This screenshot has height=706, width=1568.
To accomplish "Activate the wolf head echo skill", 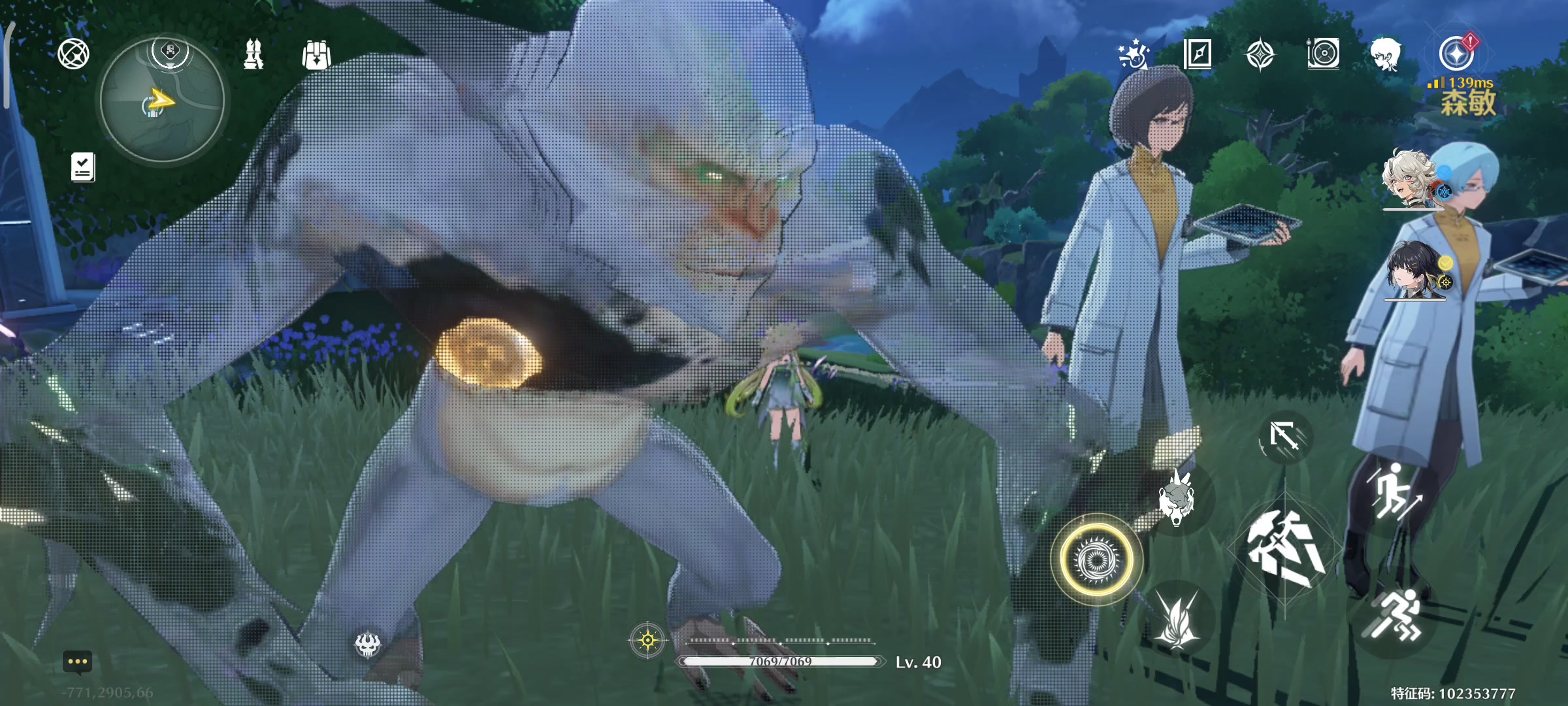I will (x=1177, y=498).
